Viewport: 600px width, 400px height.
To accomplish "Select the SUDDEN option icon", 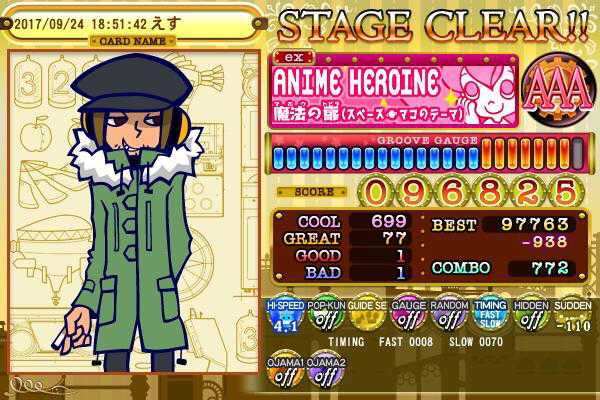I will (x=571, y=317).
